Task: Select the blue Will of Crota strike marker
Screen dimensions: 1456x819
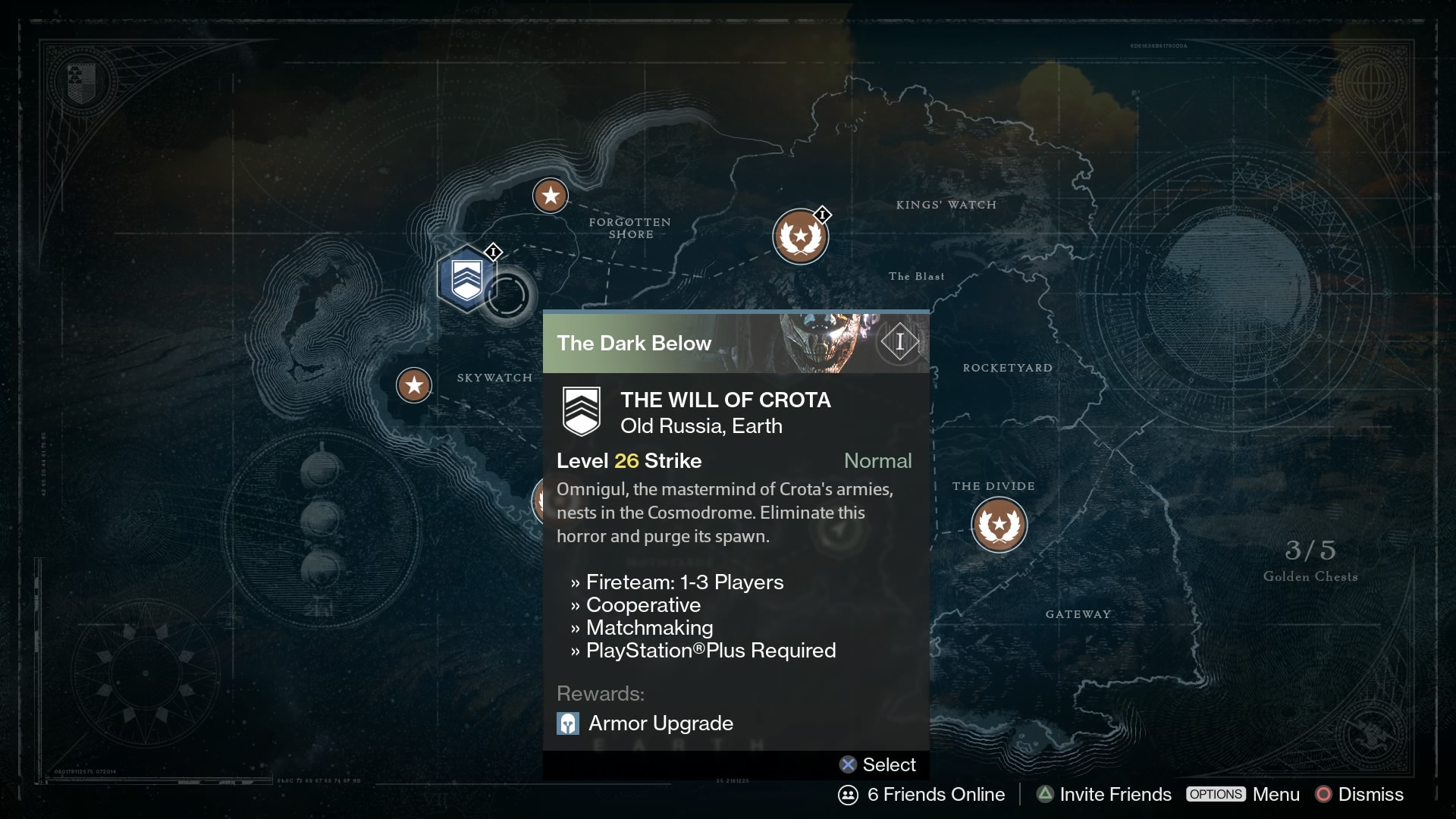Action: coord(466,279)
